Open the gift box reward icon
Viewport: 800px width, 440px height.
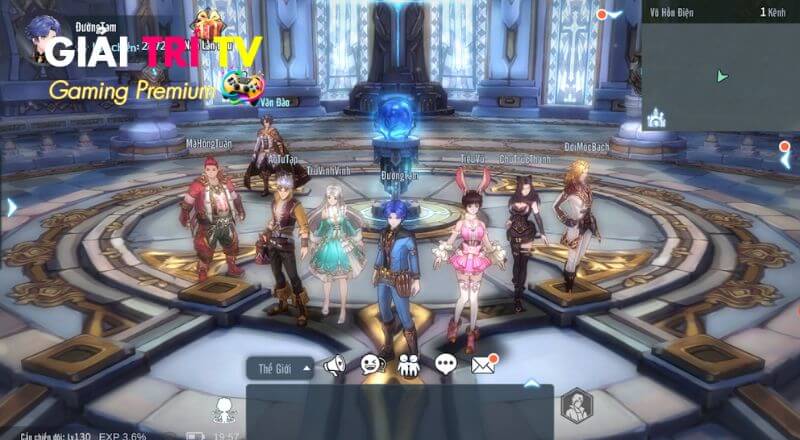coord(210,20)
